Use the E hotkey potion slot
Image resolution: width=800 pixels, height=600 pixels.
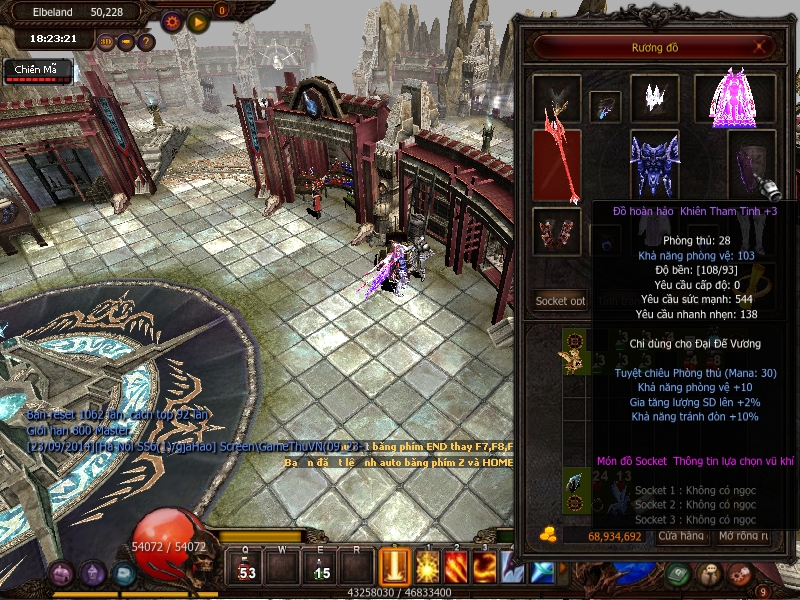point(321,568)
